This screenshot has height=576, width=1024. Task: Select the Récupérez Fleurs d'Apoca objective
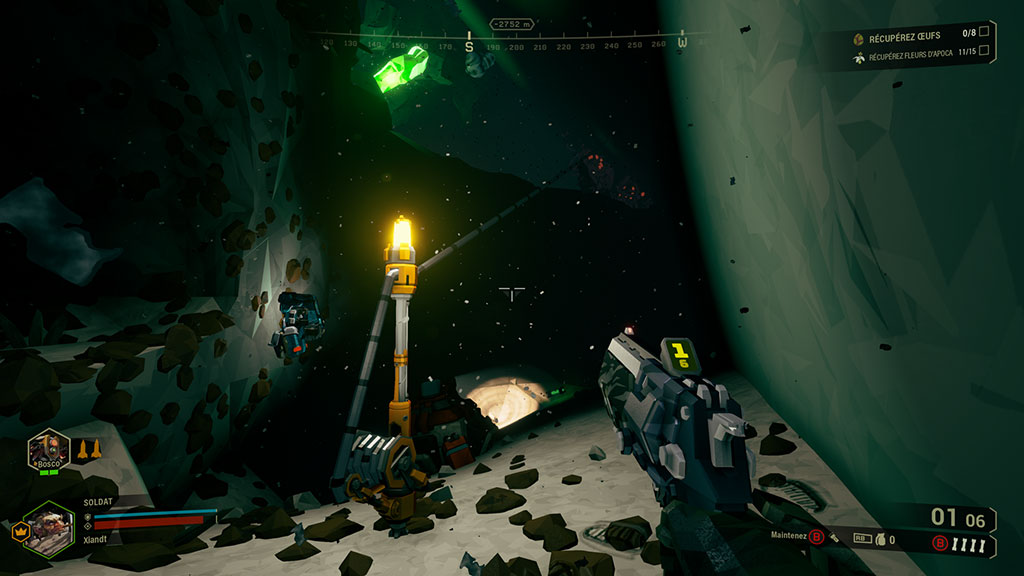coord(909,57)
